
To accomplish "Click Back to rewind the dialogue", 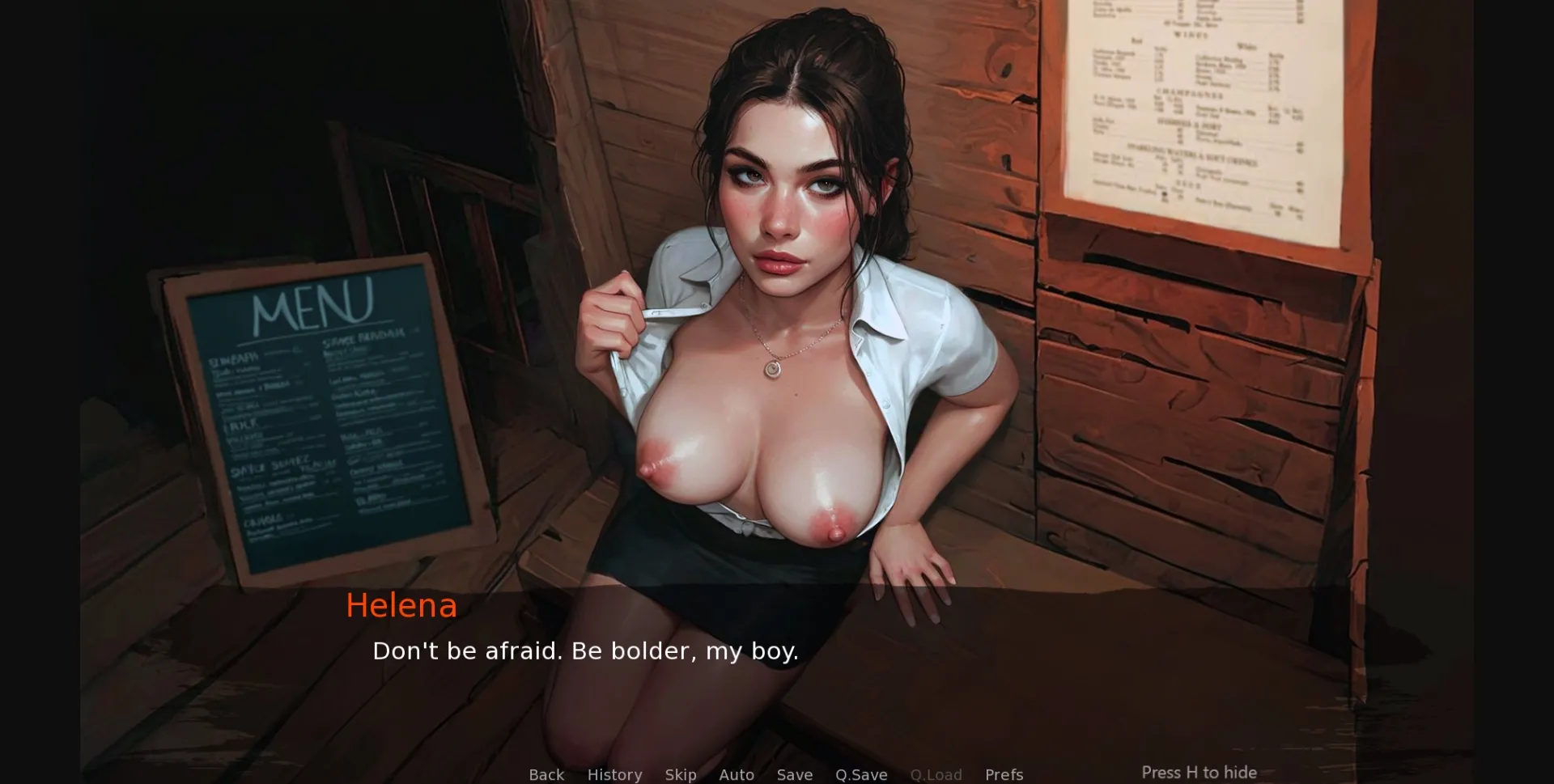I will click(546, 774).
